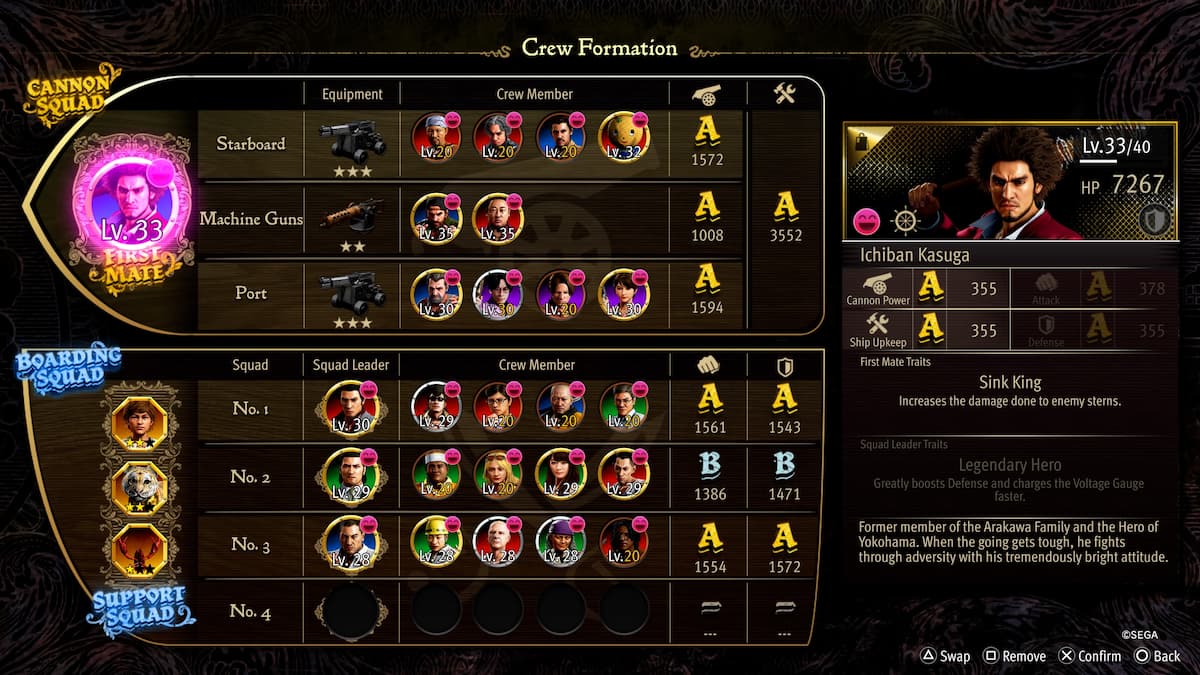The image size is (1200, 675).
Task: Choose the yellow hard hat crew member
Action: (x=436, y=543)
